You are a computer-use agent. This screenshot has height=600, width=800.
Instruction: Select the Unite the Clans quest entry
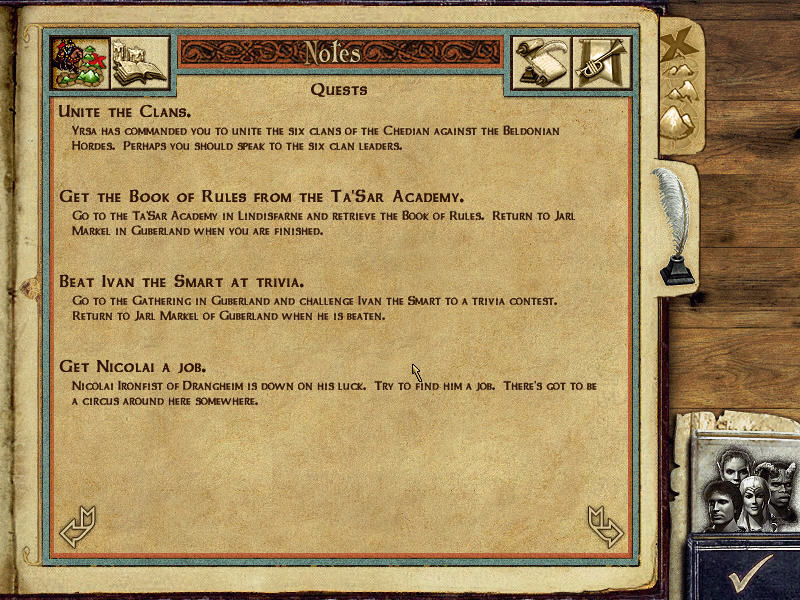(125, 111)
